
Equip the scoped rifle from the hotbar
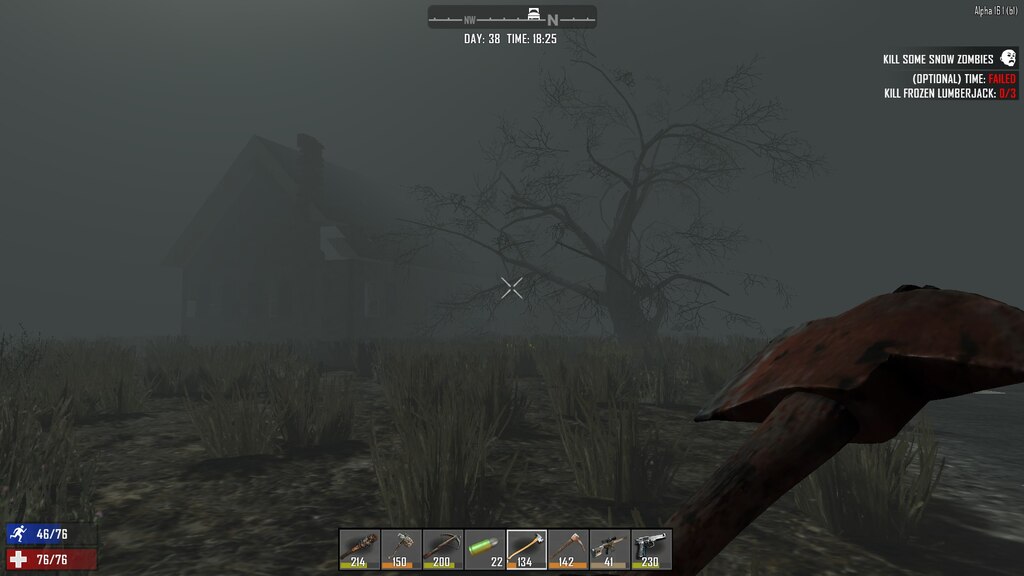(x=610, y=549)
